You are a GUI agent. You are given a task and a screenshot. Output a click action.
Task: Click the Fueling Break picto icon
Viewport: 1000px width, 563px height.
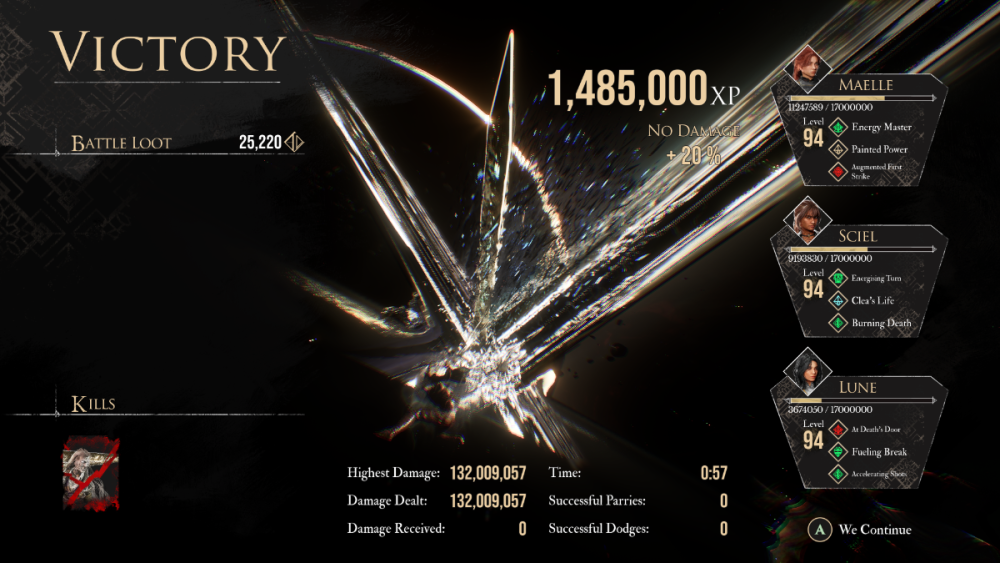(838, 452)
